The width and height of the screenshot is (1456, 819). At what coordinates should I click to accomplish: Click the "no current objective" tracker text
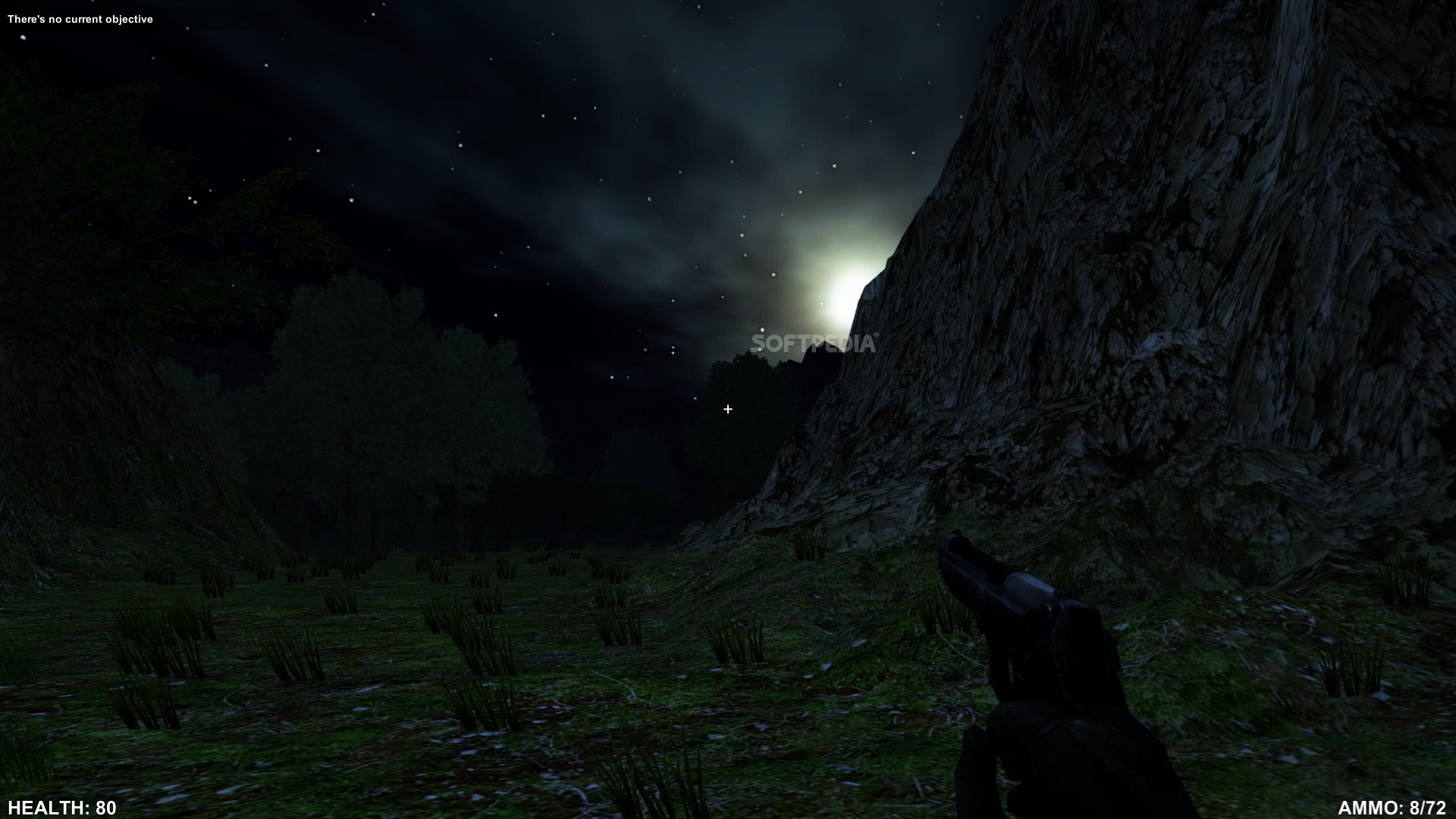(80, 19)
